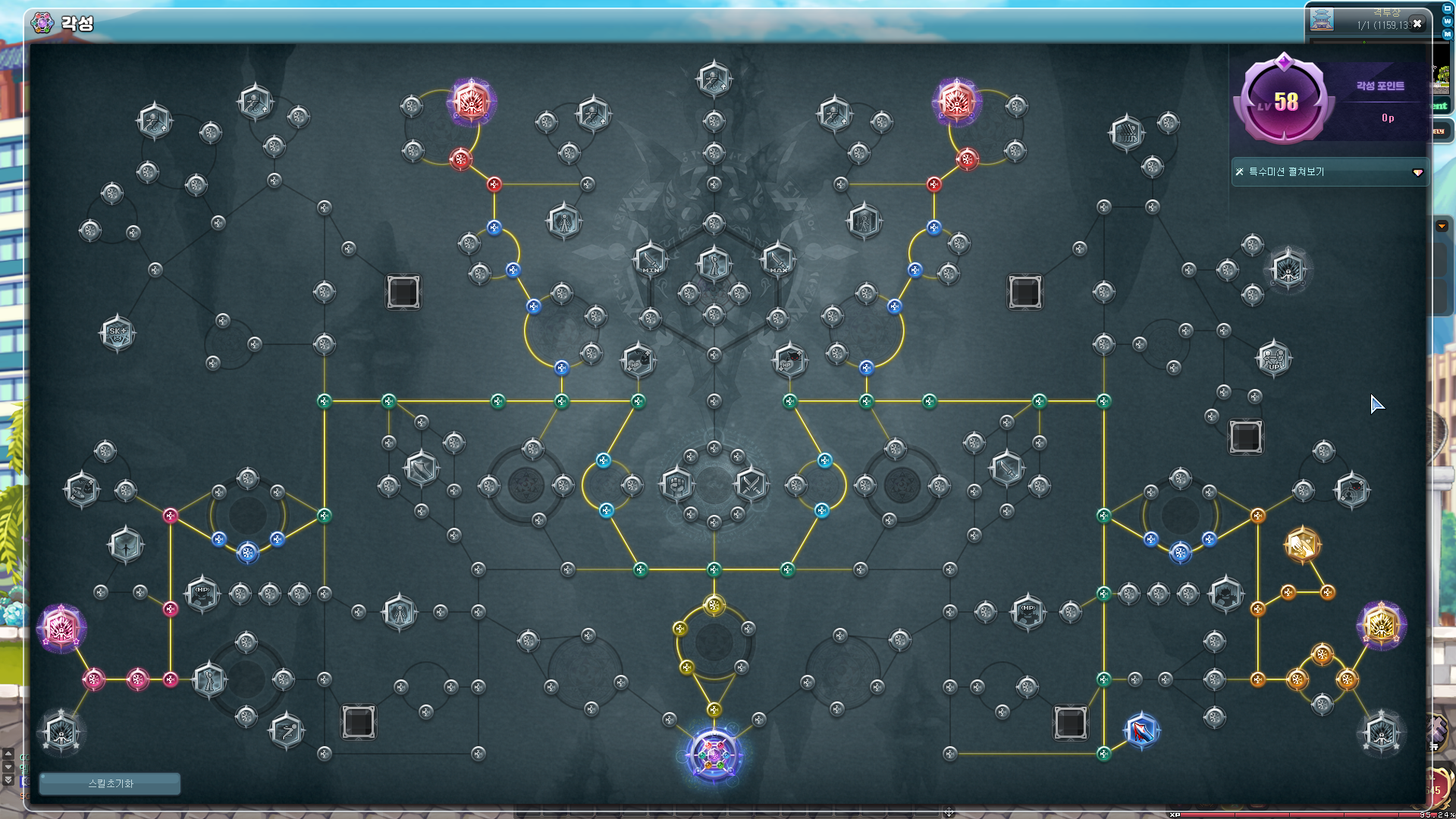The width and height of the screenshot is (1456, 819).
Task: Activate the blue bloody blade skill node
Action: (x=1141, y=731)
